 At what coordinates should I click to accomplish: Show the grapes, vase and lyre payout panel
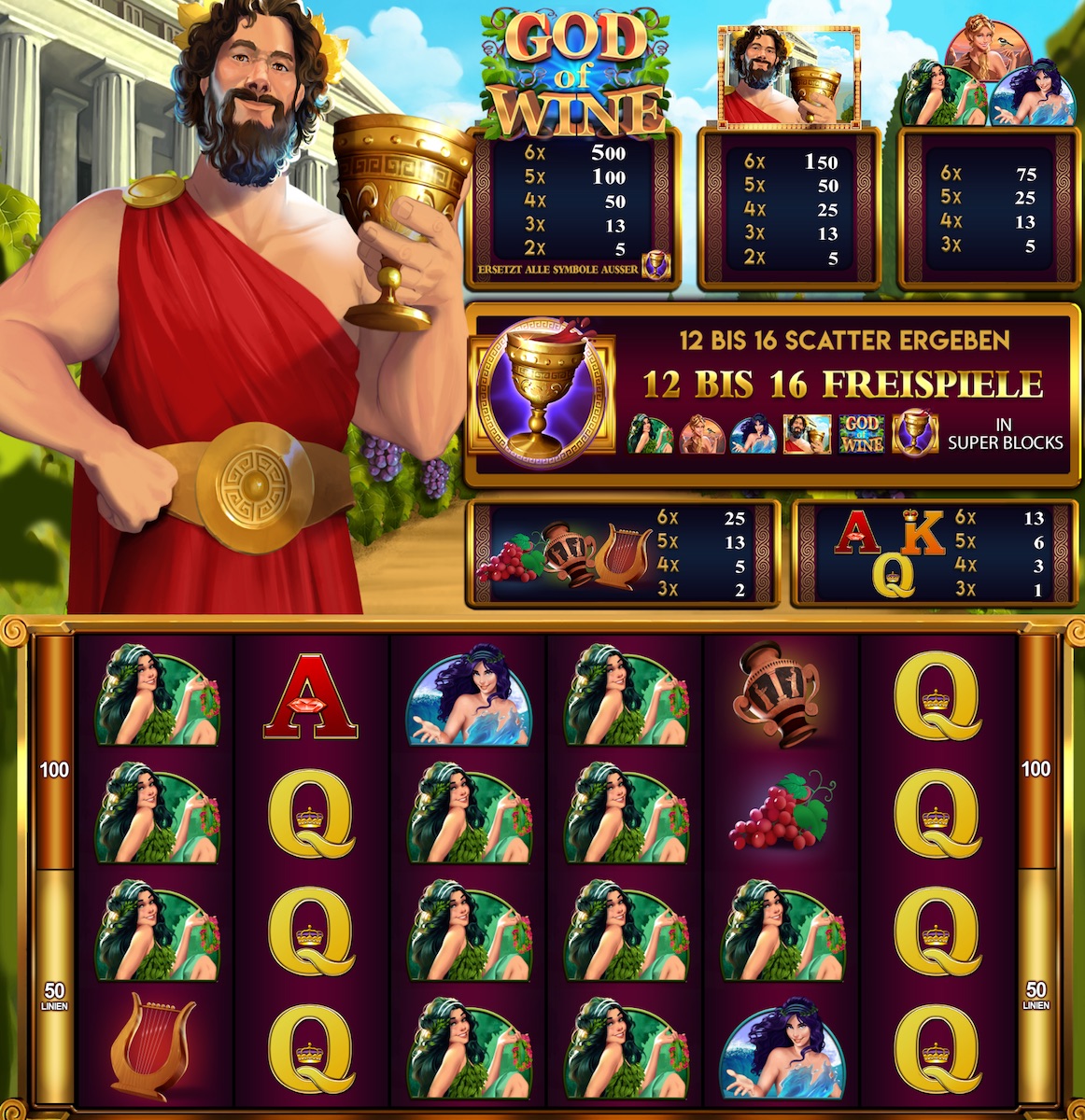(x=624, y=553)
